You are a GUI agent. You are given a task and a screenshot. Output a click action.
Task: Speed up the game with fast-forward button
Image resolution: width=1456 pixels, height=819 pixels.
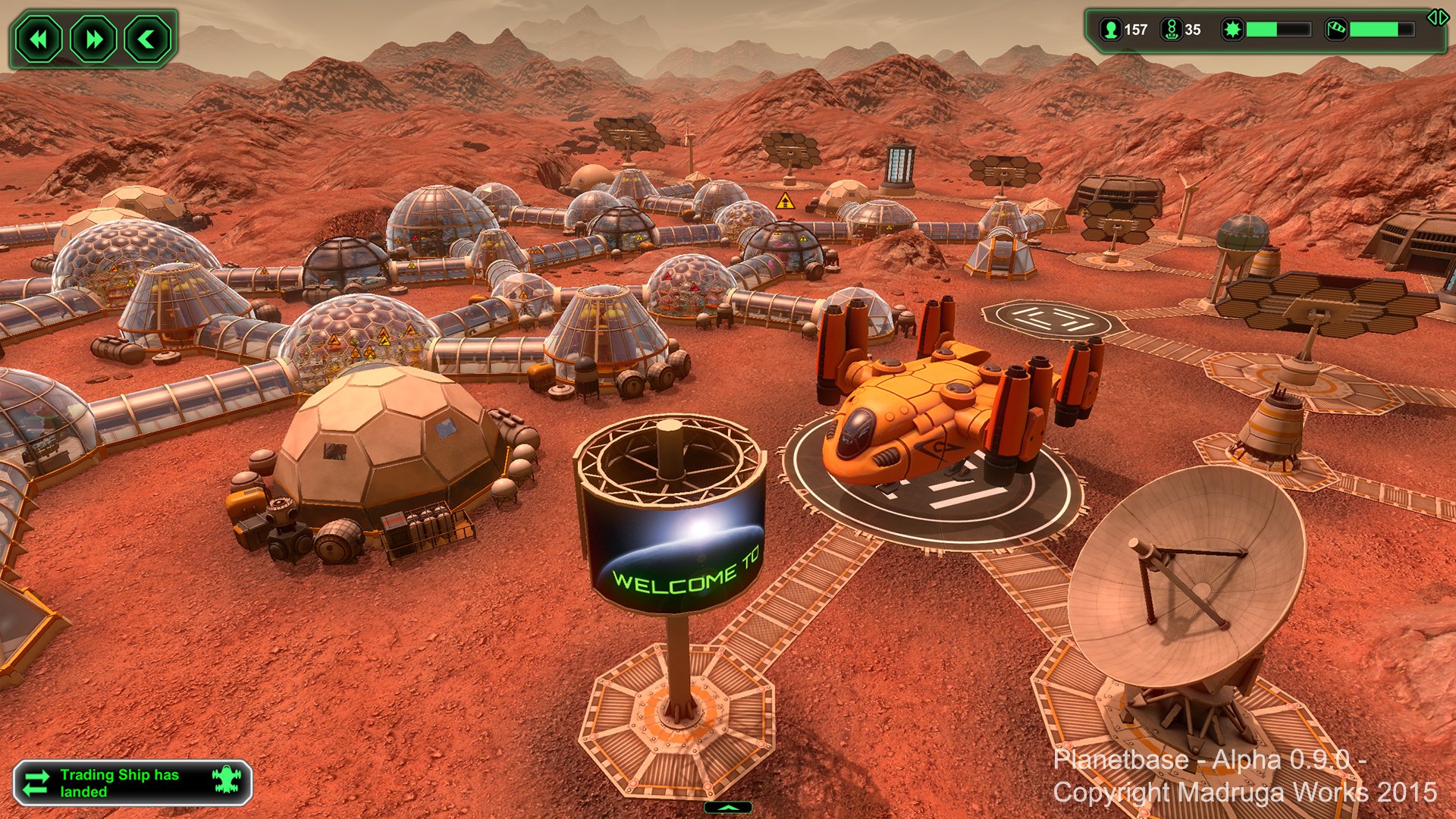pyautogui.click(x=93, y=39)
